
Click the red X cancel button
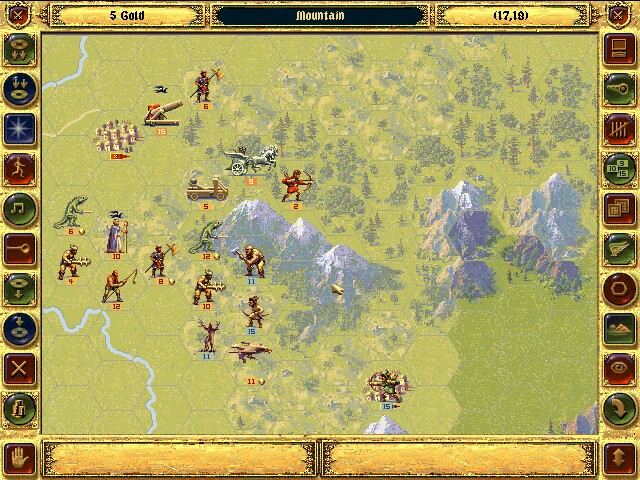[x=20, y=366]
